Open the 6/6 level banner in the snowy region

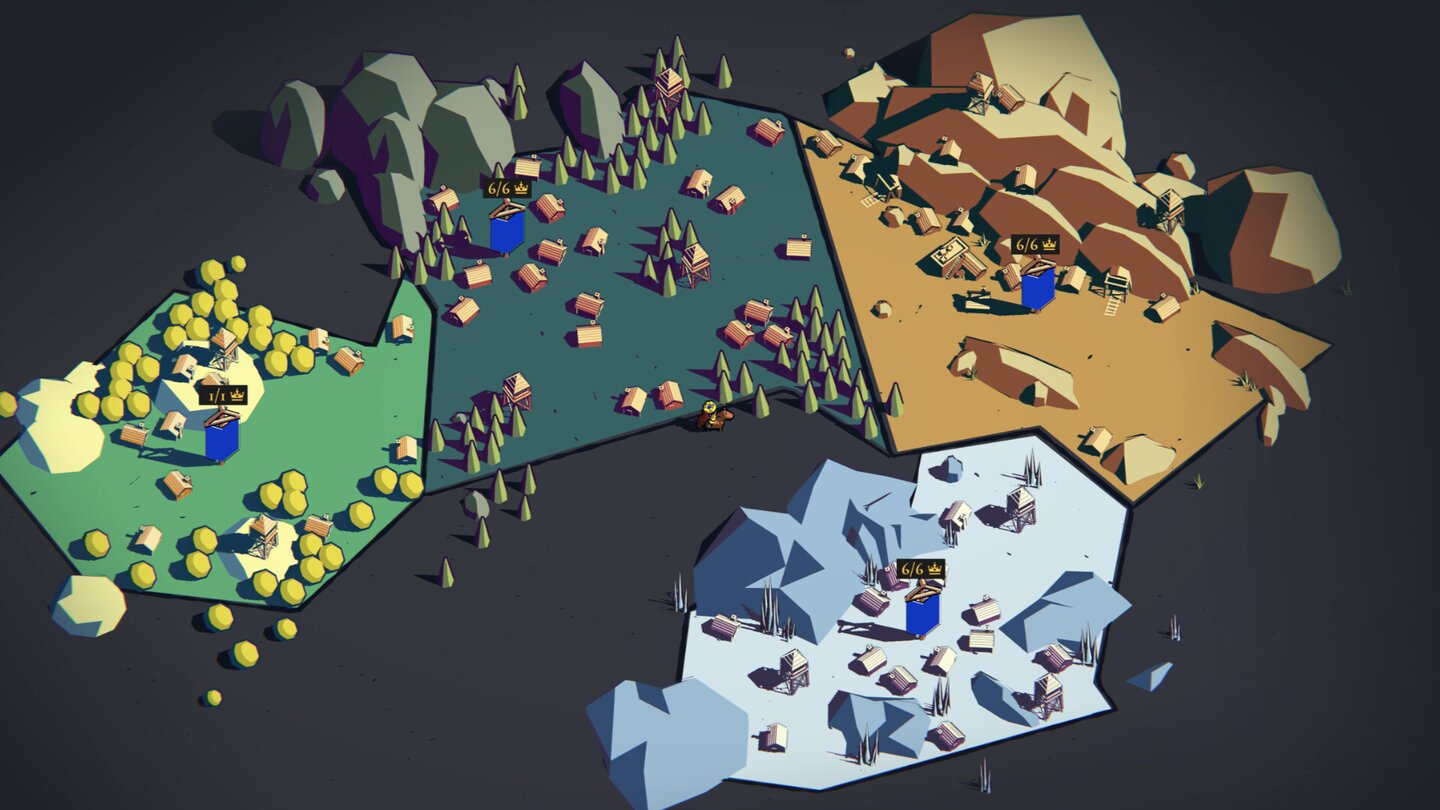[913, 568]
